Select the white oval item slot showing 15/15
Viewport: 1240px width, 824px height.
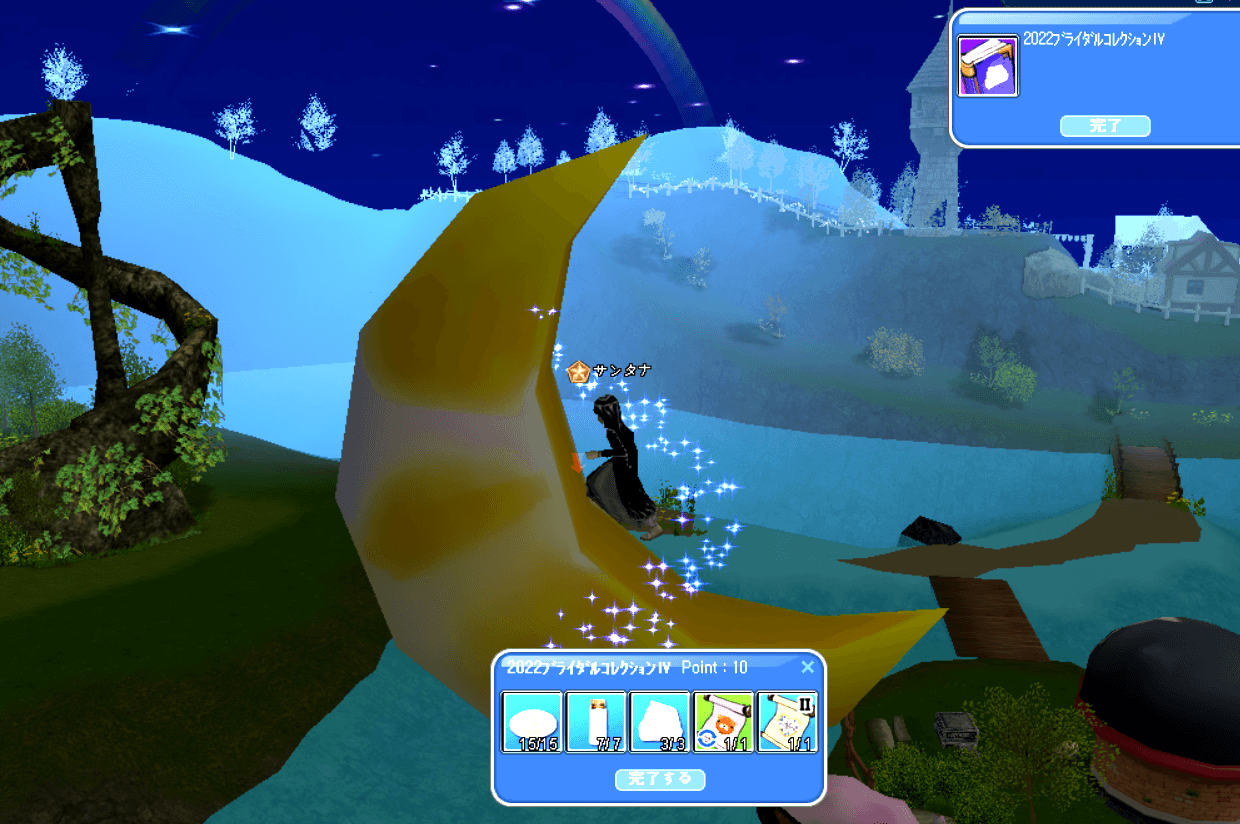[x=533, y=721]
